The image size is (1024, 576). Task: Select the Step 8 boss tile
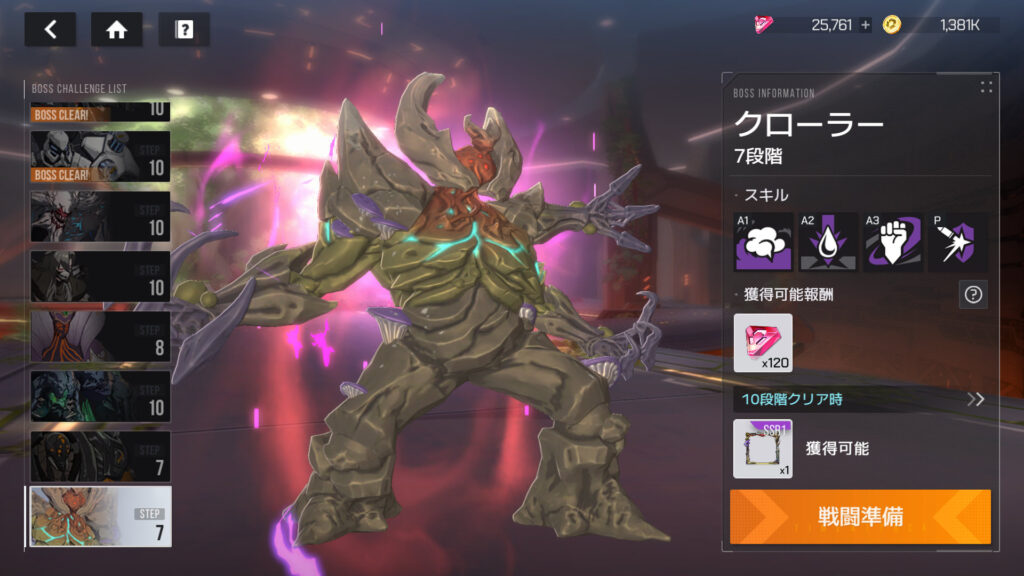[x=100, y=336]
